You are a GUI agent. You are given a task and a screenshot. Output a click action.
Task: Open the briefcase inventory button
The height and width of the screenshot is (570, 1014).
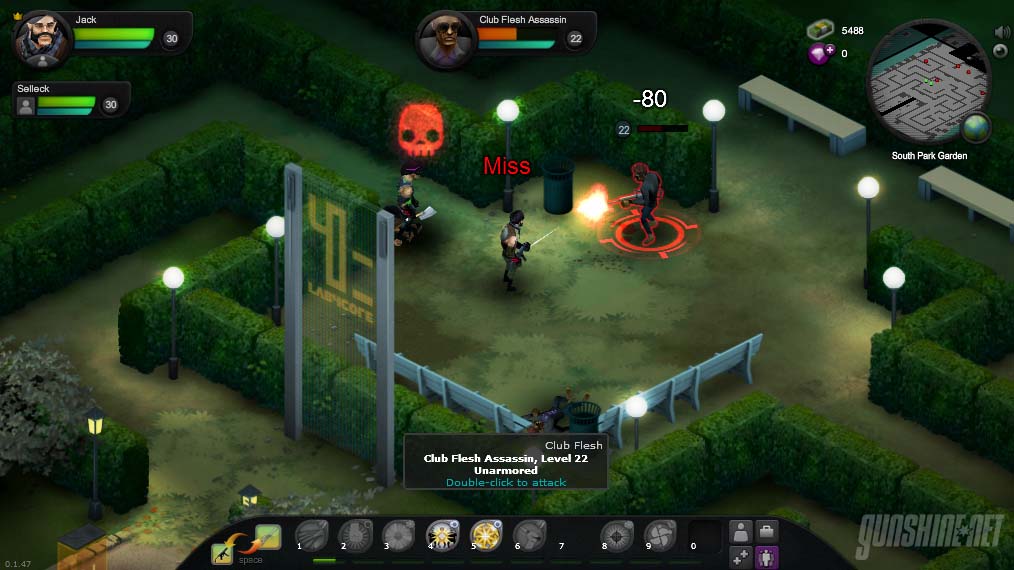[x=767, y=532]
